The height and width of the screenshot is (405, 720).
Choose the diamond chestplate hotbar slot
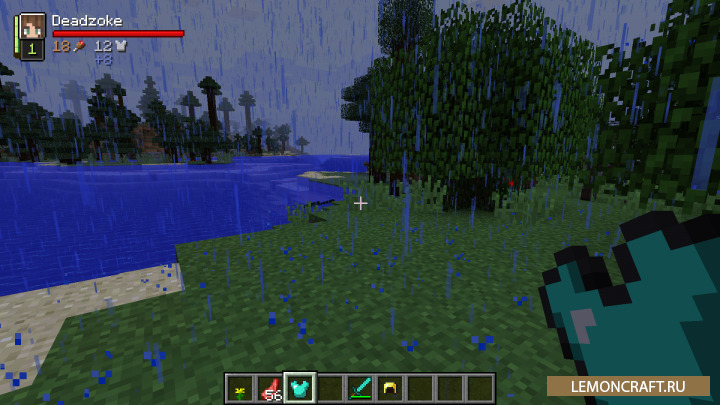(x=300, y=388)
